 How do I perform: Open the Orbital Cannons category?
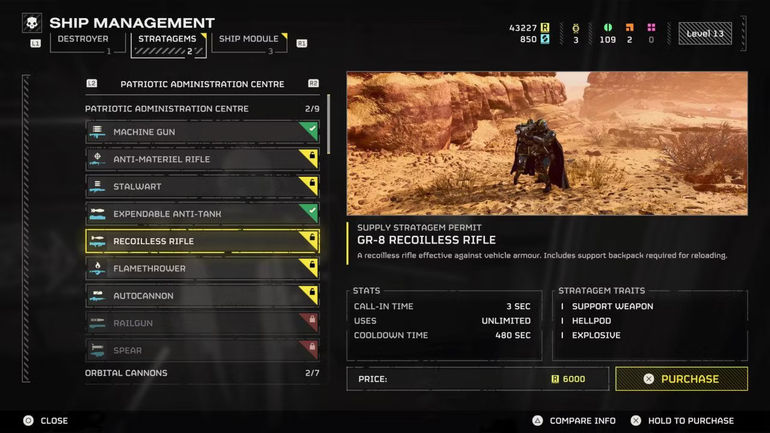point(202,373)
